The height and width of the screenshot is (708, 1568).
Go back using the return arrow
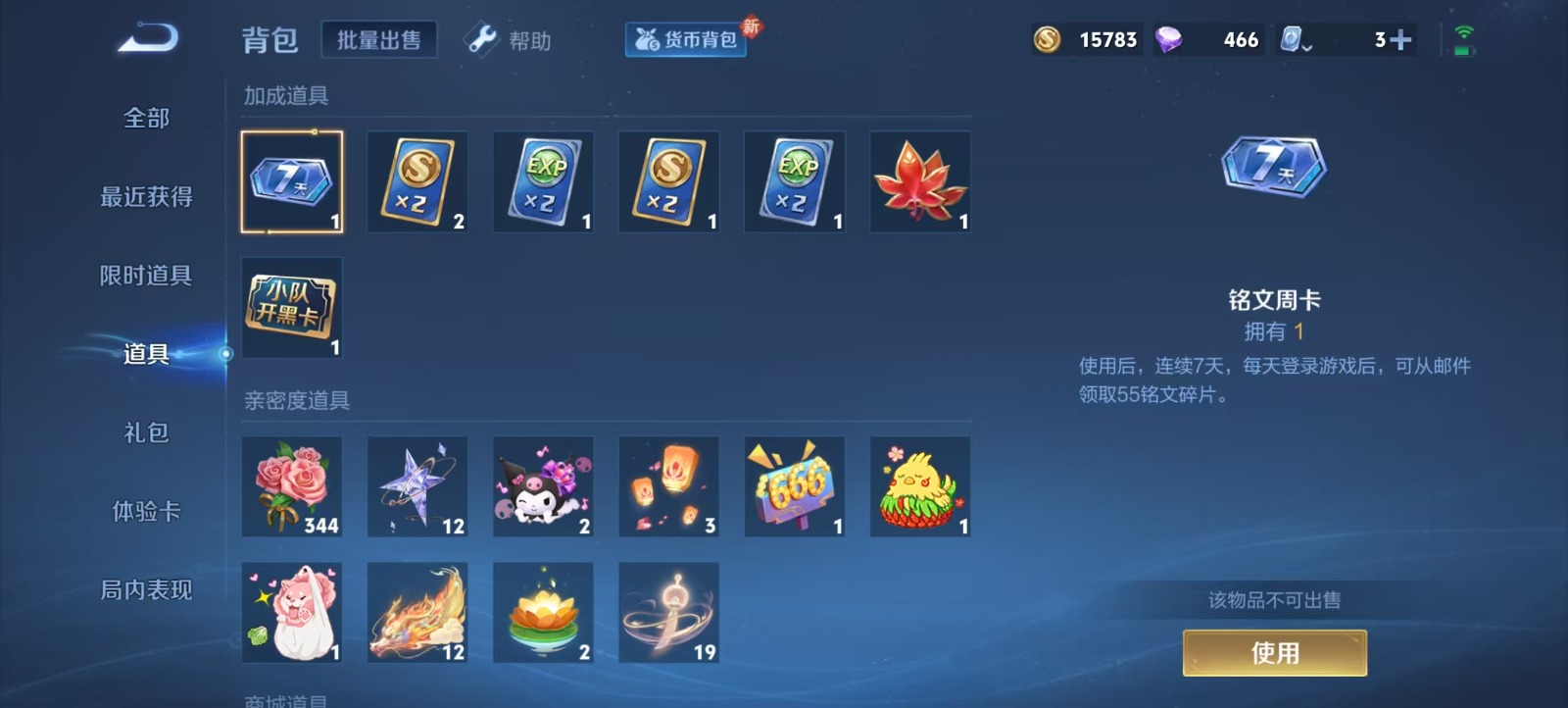pos(148,39)
